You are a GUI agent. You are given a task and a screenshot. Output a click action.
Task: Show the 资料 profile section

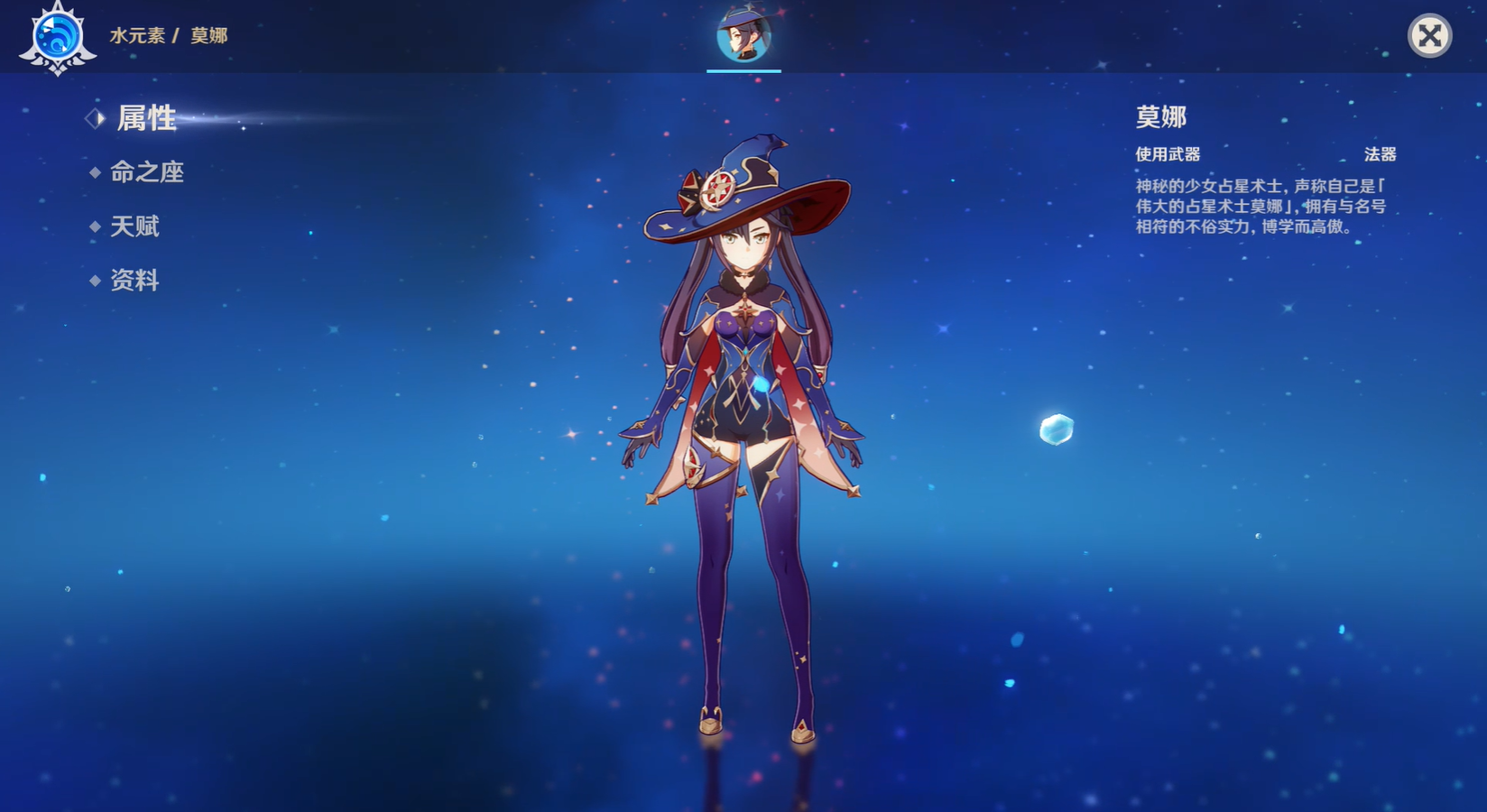tap(134, 281)
